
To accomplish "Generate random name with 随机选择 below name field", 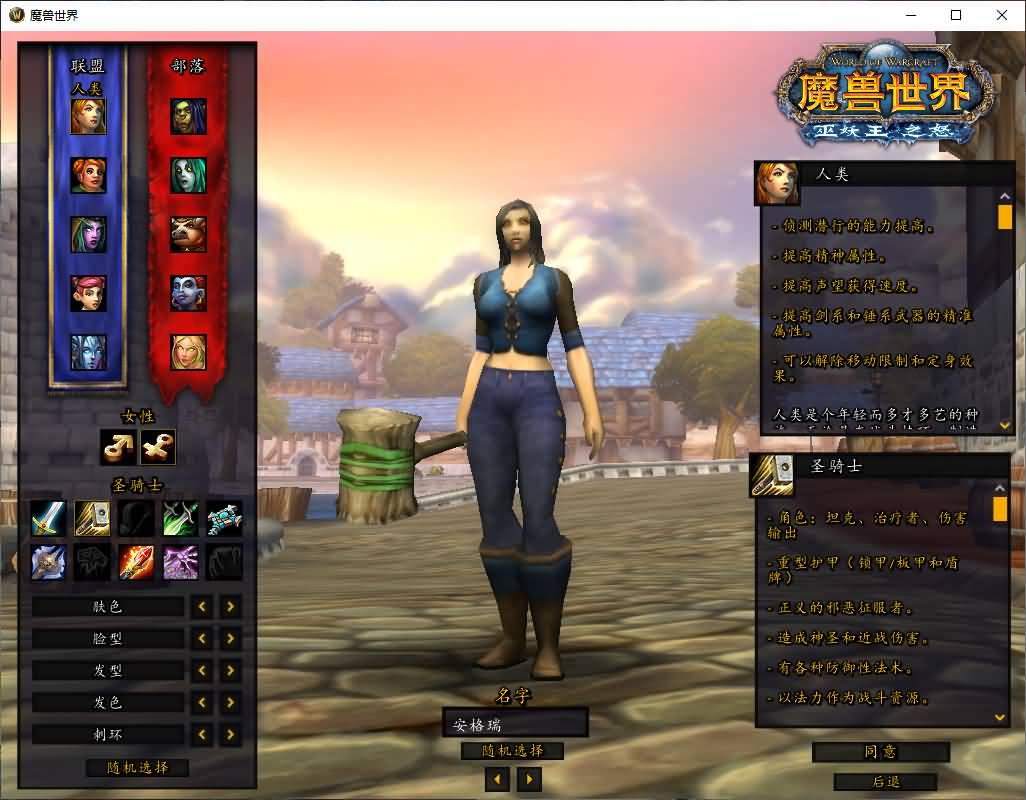I will click(512, 751).
